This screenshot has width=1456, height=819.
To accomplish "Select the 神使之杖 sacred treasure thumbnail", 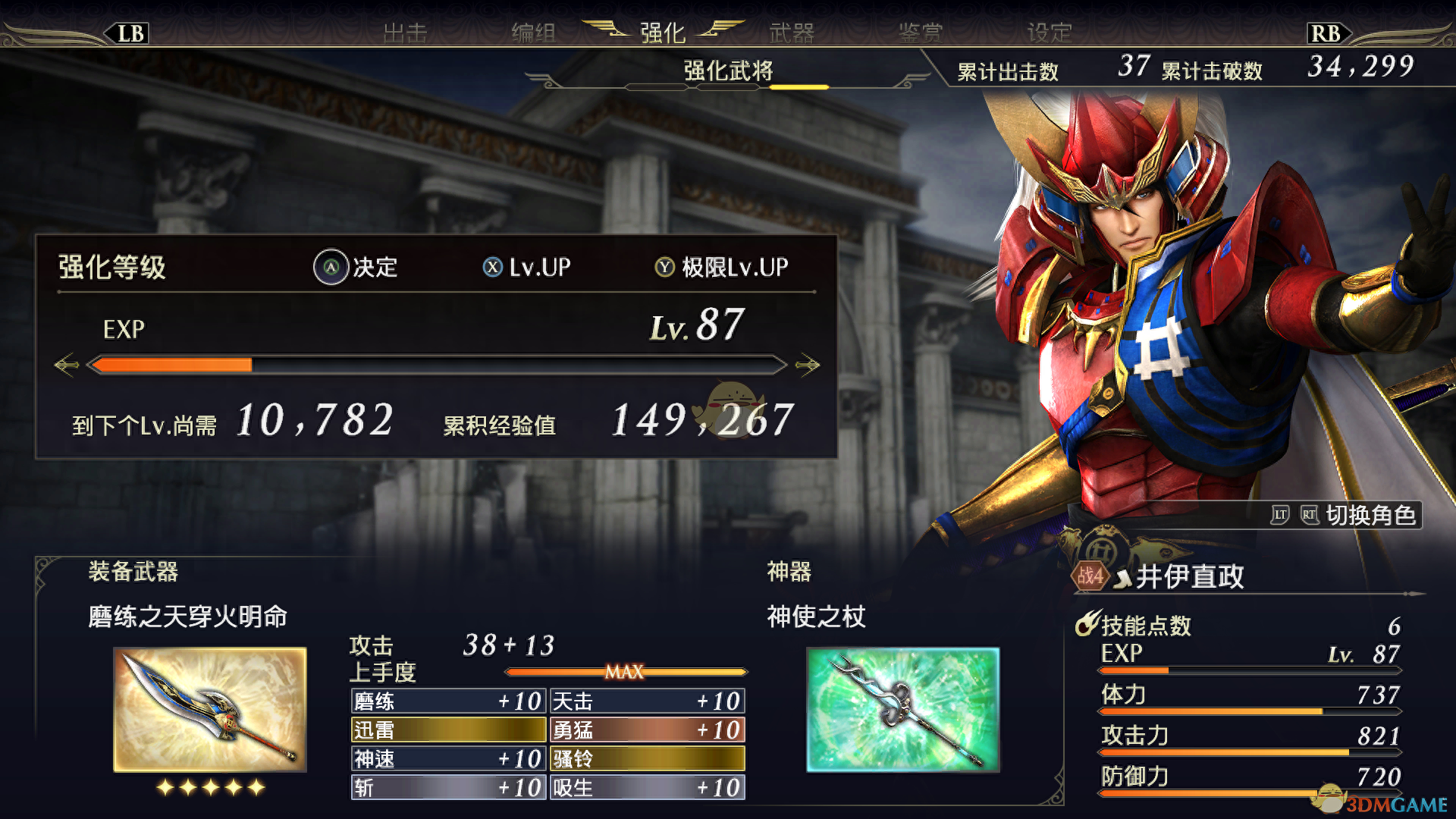I will [903, 709].
